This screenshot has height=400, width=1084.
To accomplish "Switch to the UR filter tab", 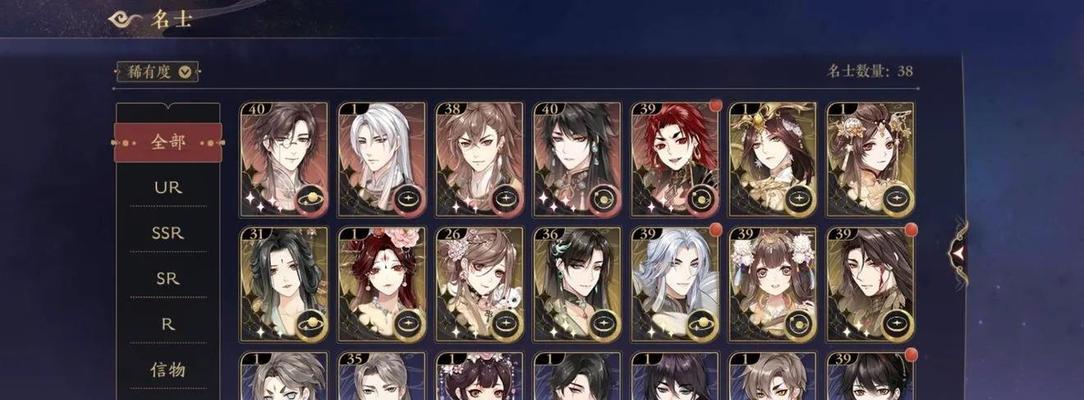I will pos(168,187).
